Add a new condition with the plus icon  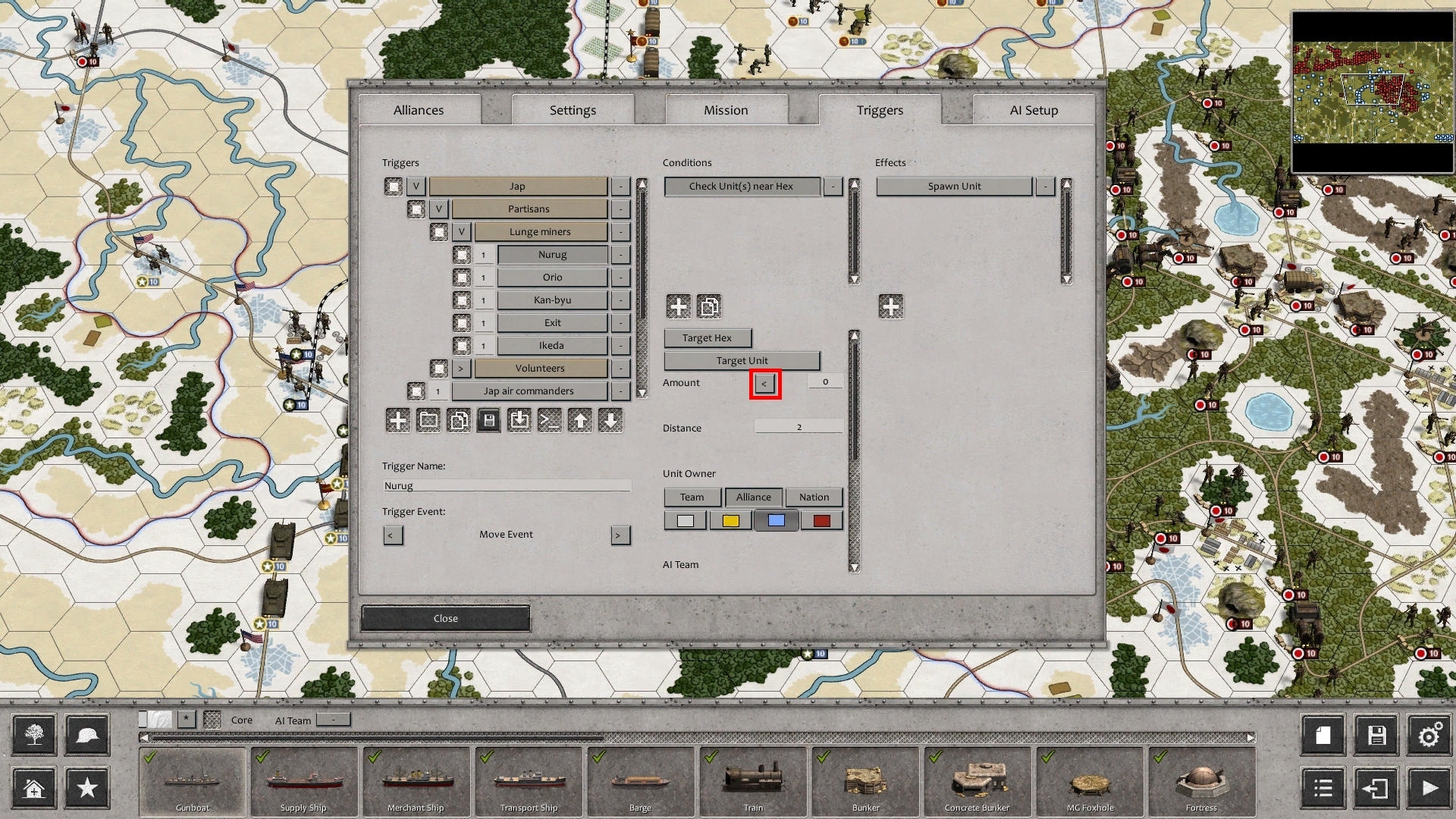(679, 306)
